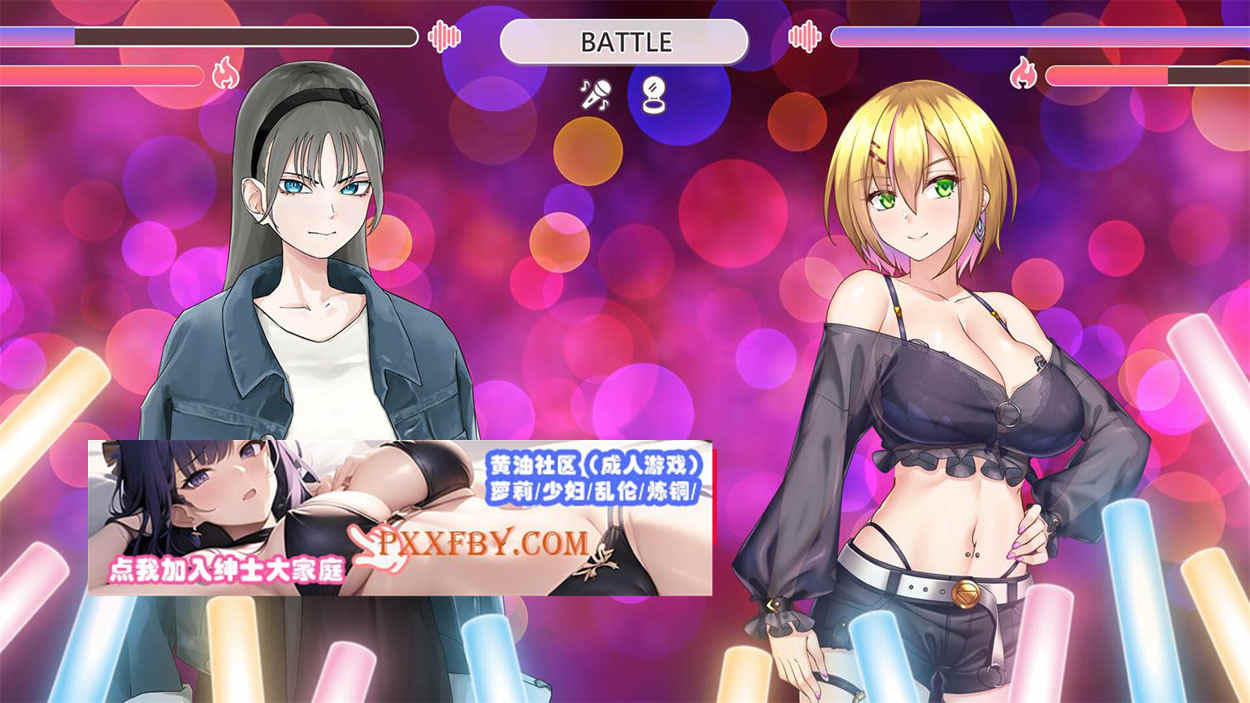
Task: Click the microphone icon below BATTLE
Action: pyautogui.click(x=596, y=95)
